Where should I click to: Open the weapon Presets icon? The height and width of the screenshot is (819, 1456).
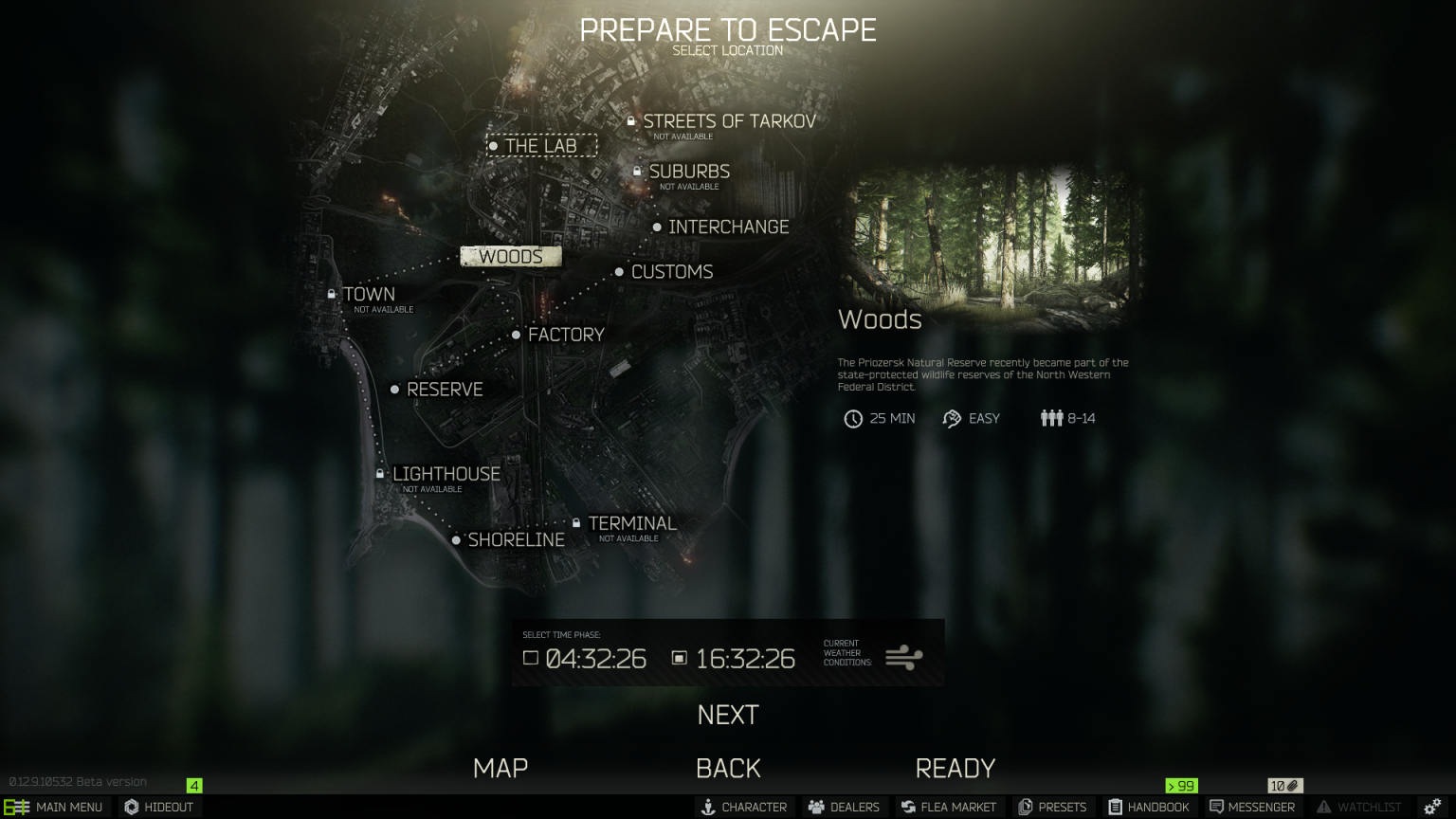[x=1053, y=807]
